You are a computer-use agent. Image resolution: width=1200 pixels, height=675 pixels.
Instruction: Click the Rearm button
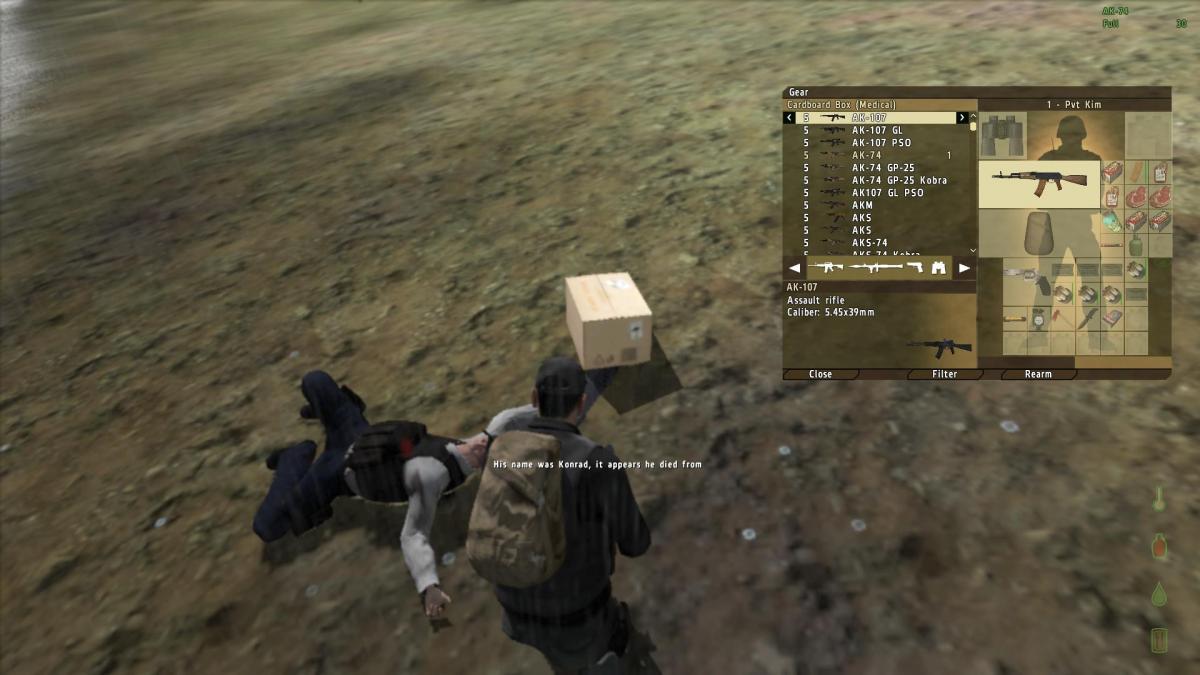click(1038, 374)
